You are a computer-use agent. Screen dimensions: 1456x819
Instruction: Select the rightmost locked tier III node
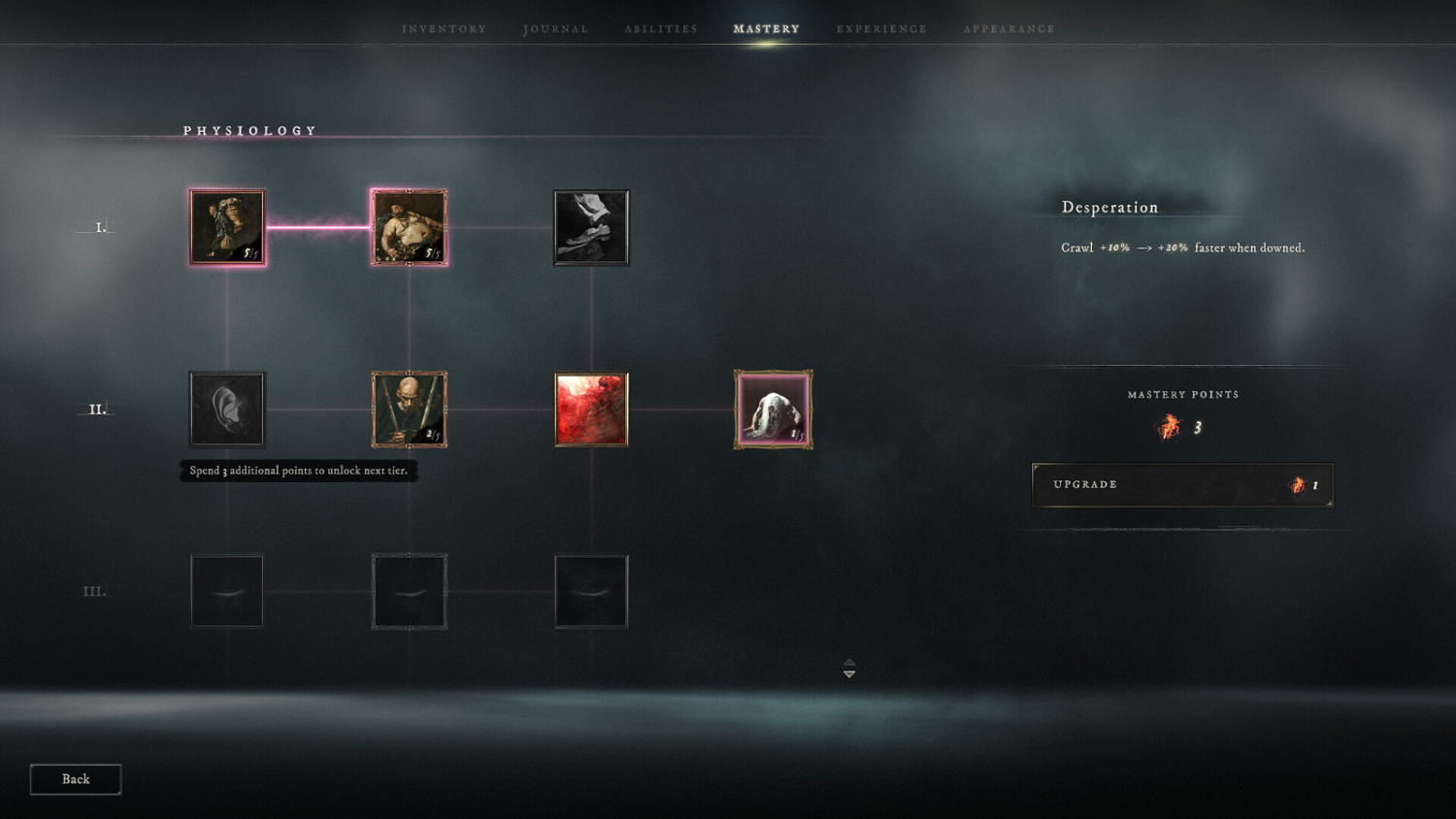click(591, 590)
